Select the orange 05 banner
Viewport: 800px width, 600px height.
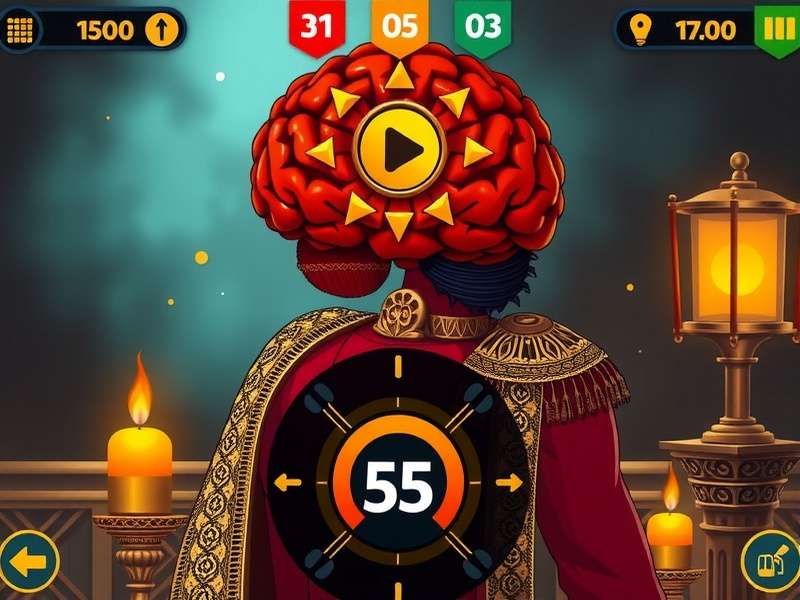click(x=400, y=26)
